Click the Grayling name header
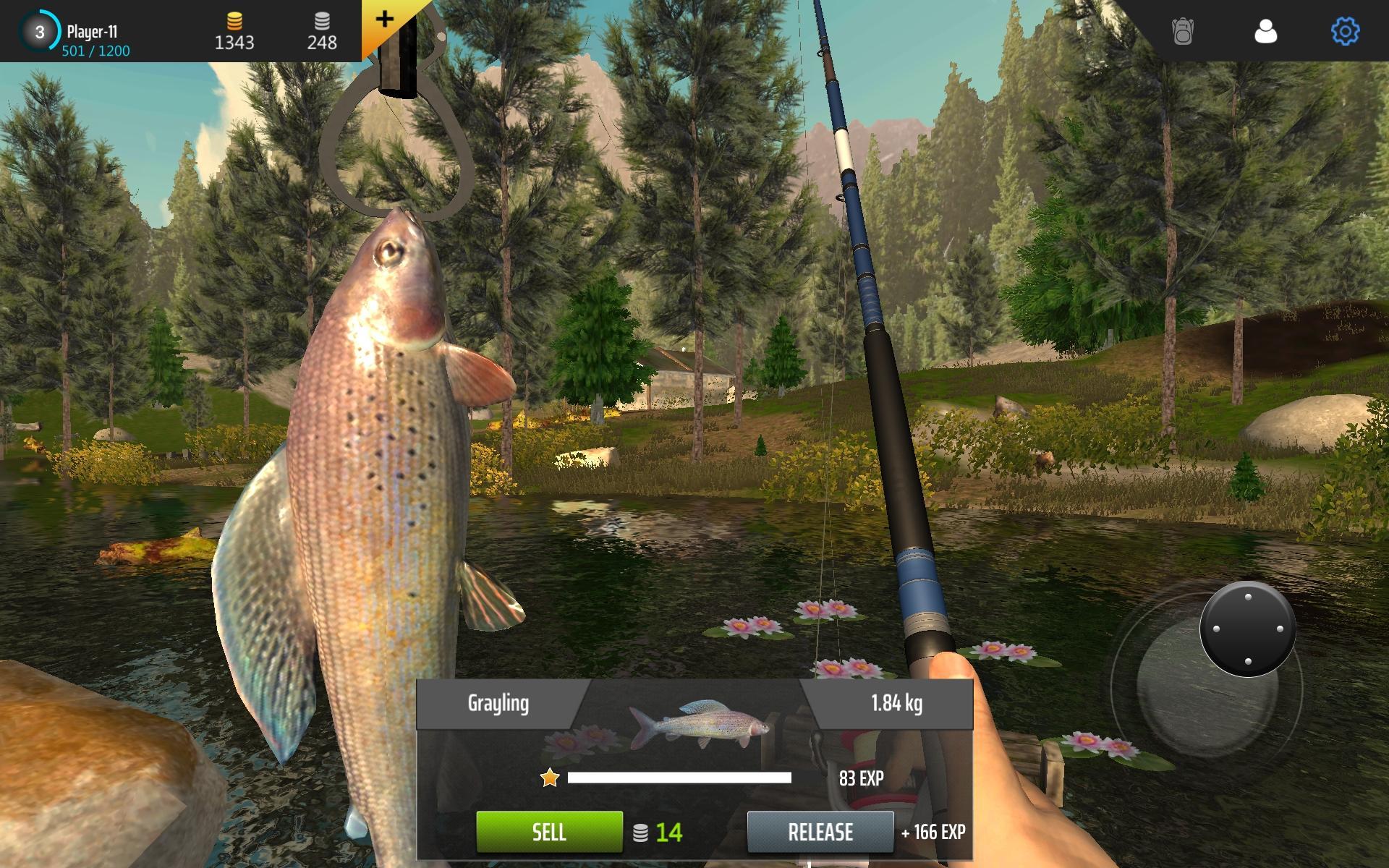Screen dimensions: 1389x868 point(499,702)
